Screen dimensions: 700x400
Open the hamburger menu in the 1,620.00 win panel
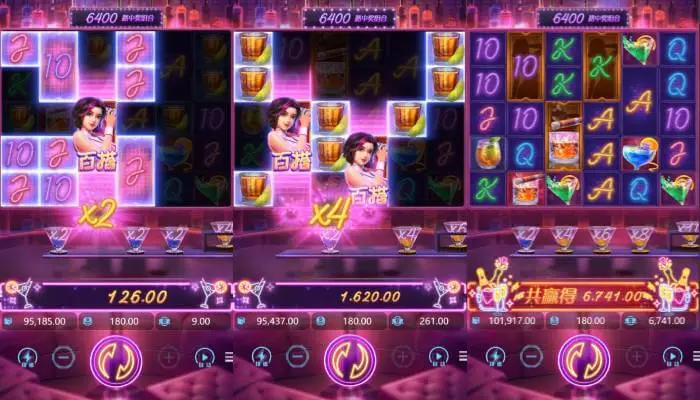463,357
